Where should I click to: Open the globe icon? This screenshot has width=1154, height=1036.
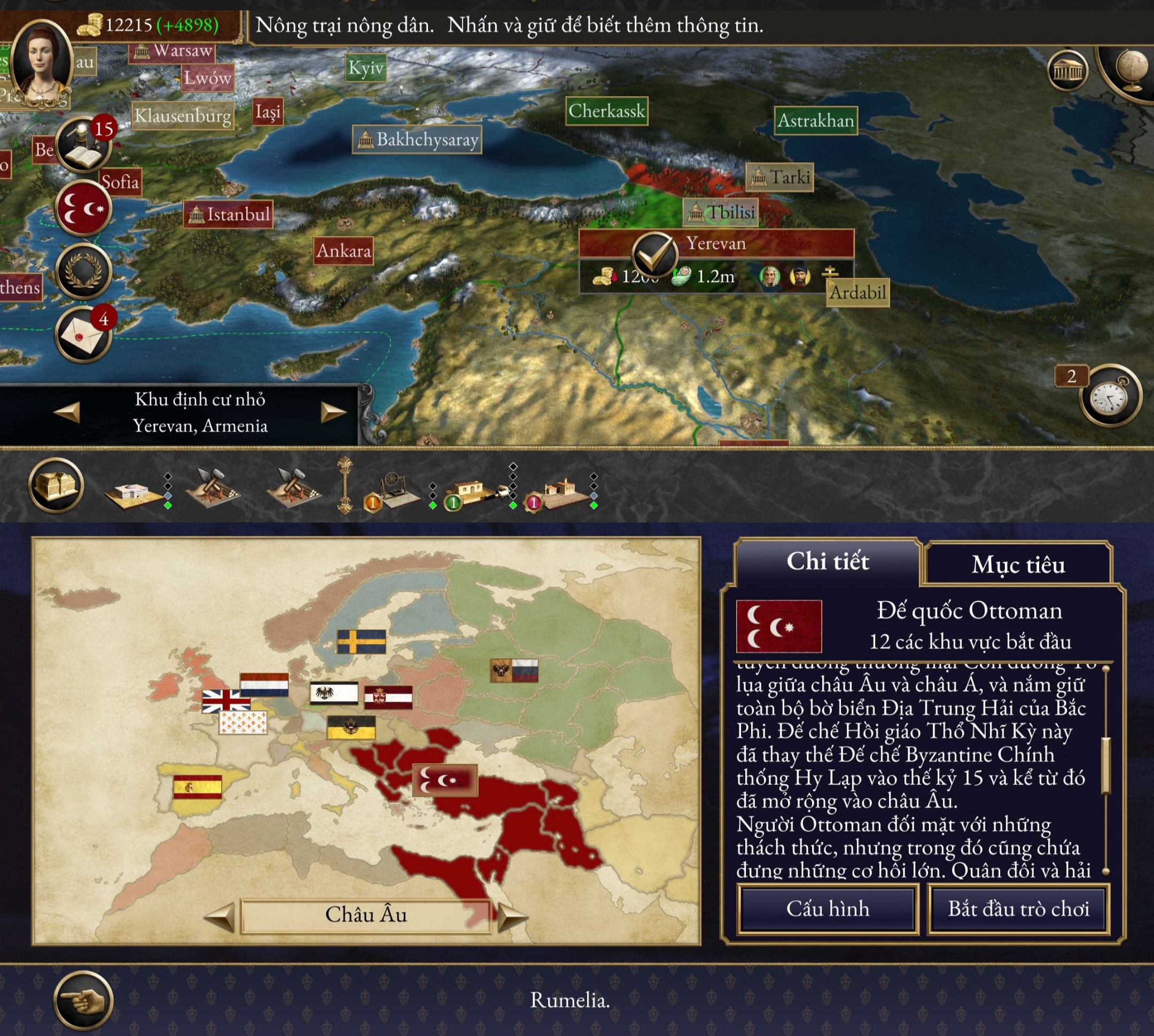tap(1131, 71)
